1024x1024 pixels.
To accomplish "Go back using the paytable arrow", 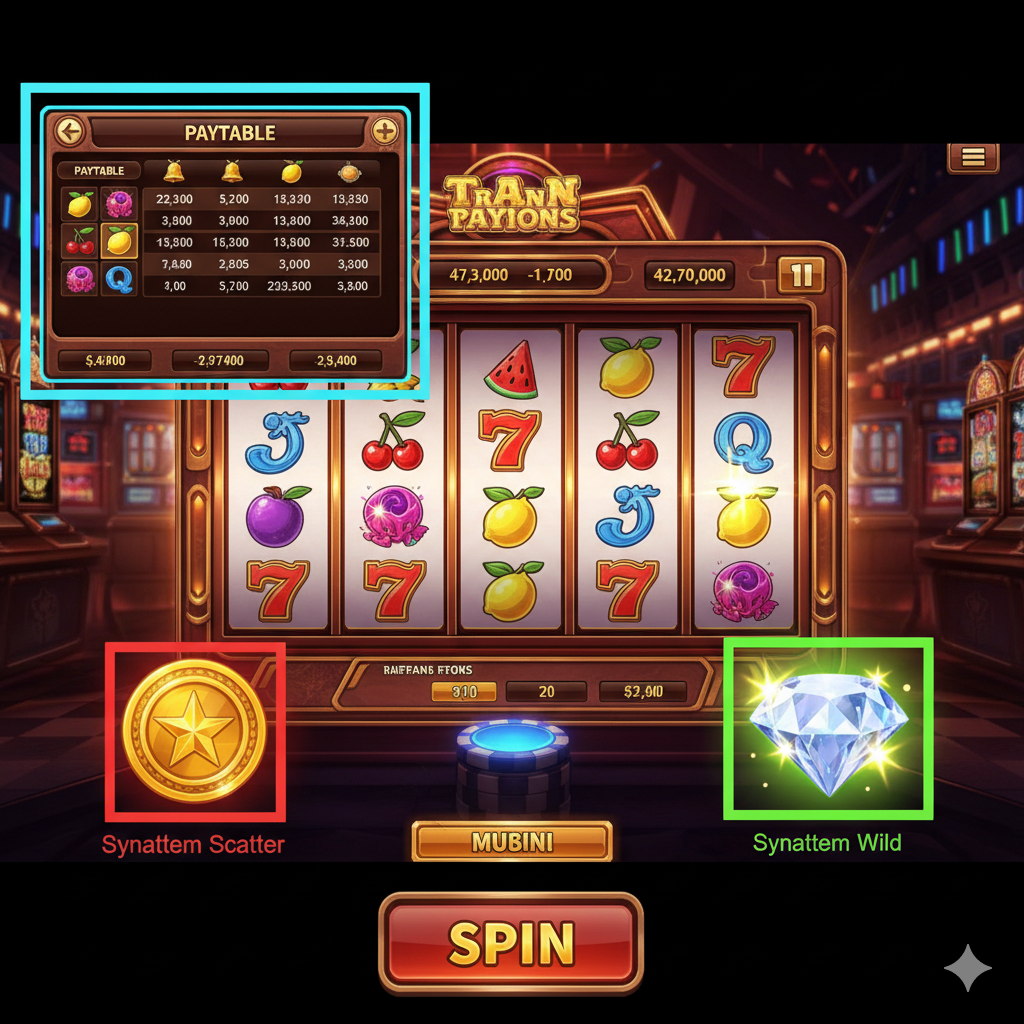I will (x=69, y=131).
